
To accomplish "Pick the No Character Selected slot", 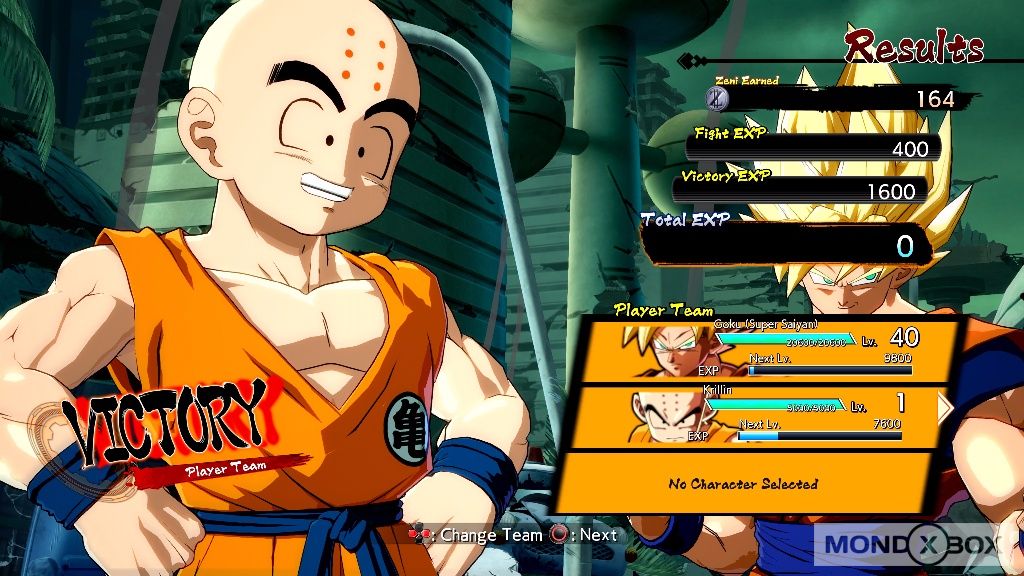I will click(x=743, y=484).
